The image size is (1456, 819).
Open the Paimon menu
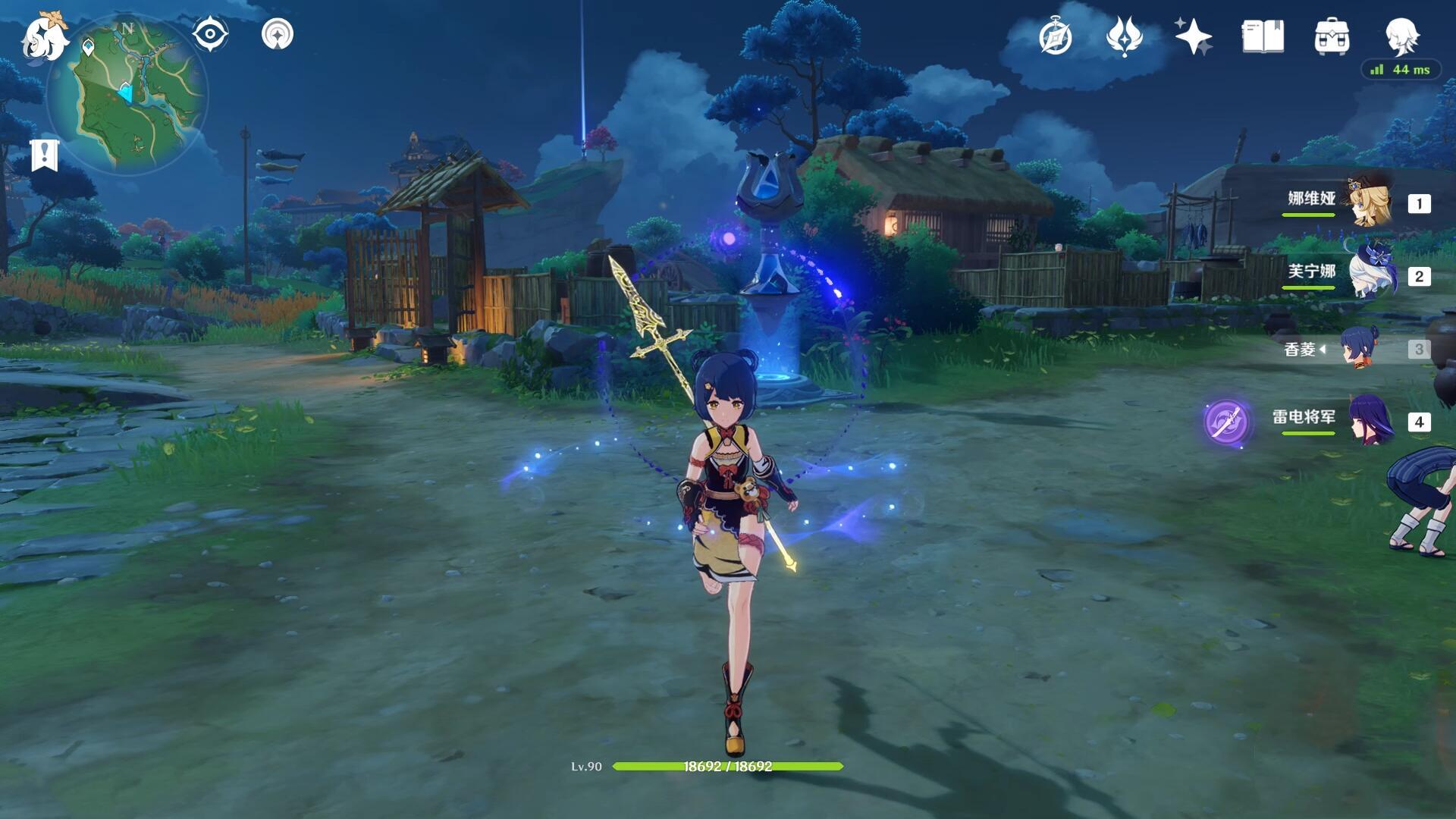[x=44, y=36]
